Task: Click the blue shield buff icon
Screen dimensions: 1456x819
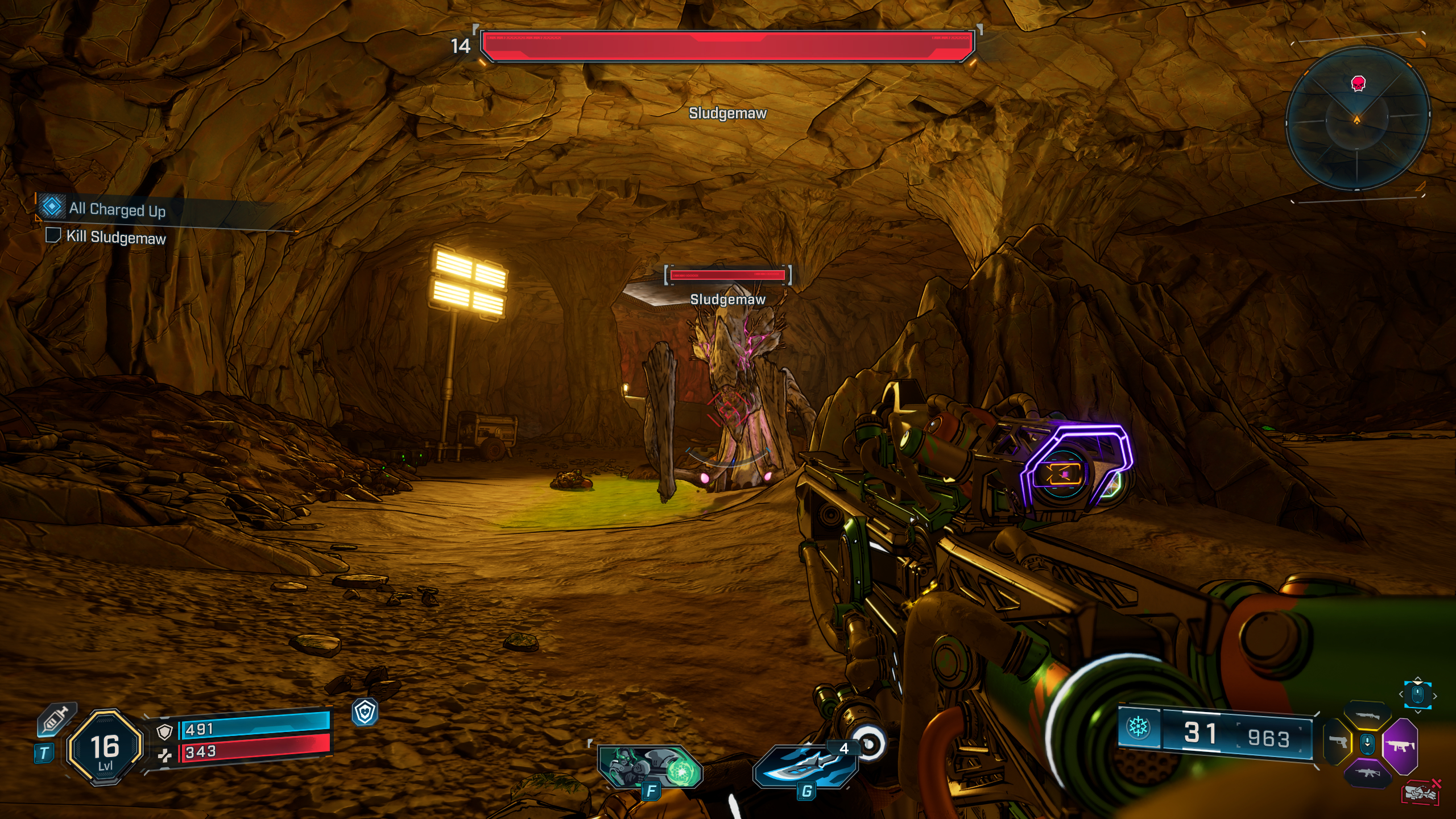Action: [x=365, y=712]
